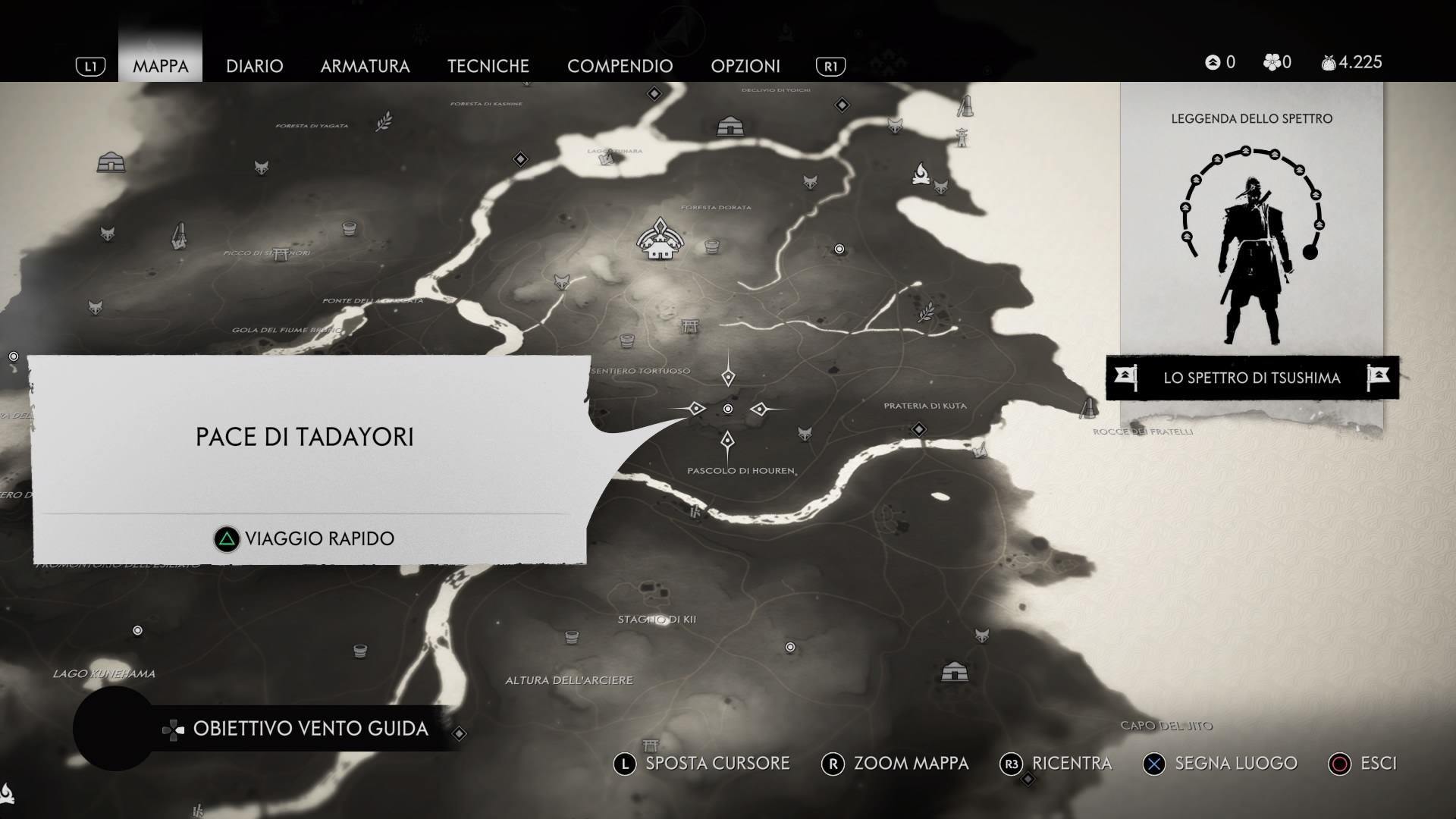Select the Foresta Dorata shrine map marker
This screenshot has width=1456, height=819.
pyautogui.click(x=659, y=240)
